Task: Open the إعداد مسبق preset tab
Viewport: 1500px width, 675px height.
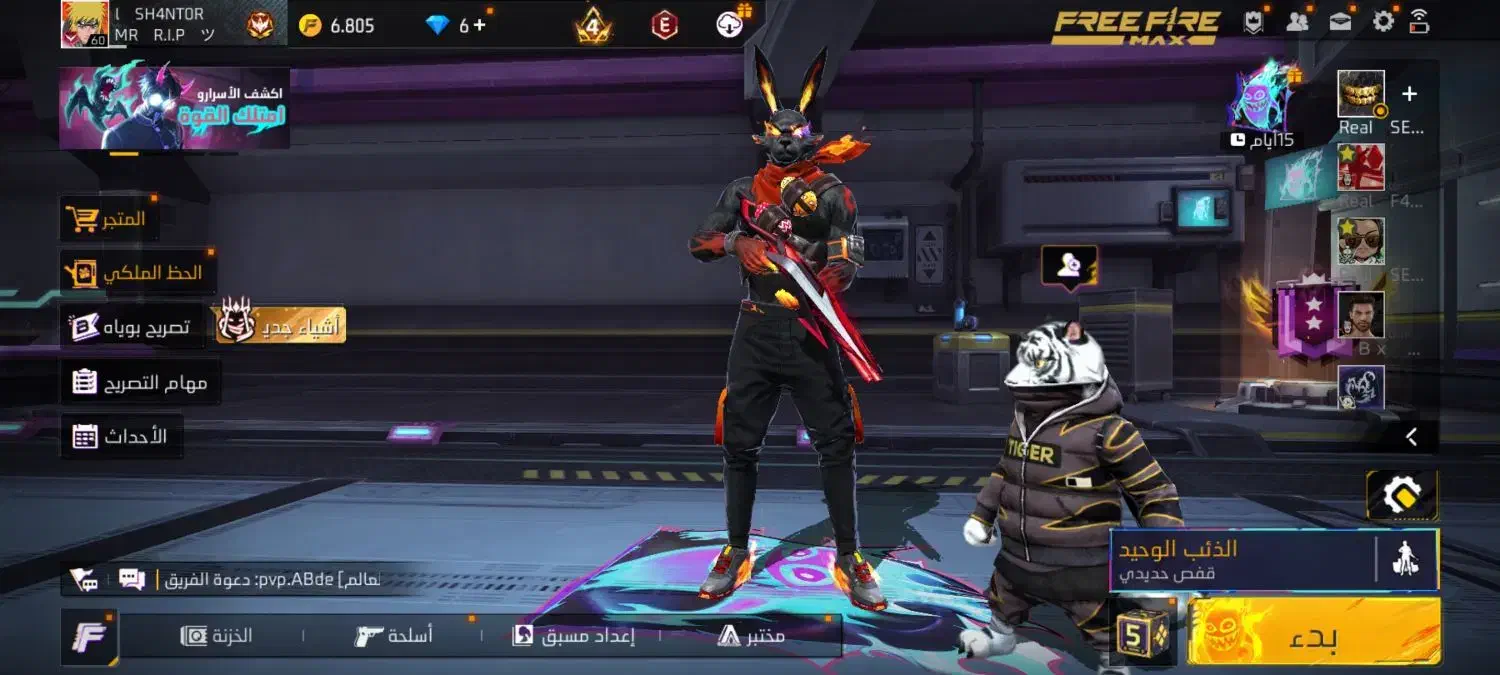Action: pos(574,635)
